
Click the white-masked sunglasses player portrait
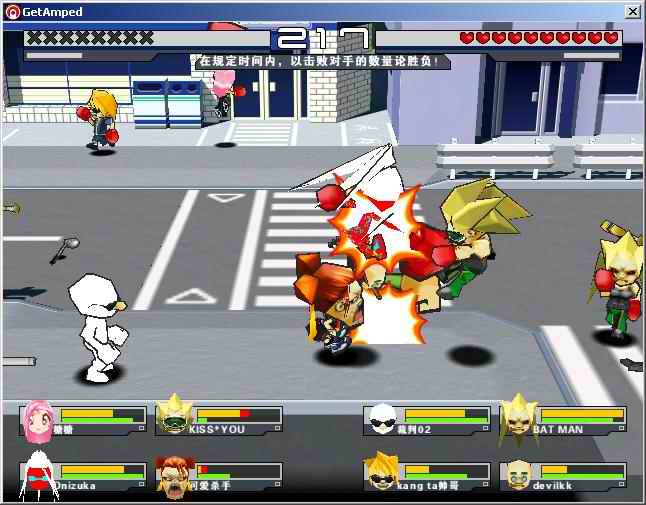tap(382, 419)
